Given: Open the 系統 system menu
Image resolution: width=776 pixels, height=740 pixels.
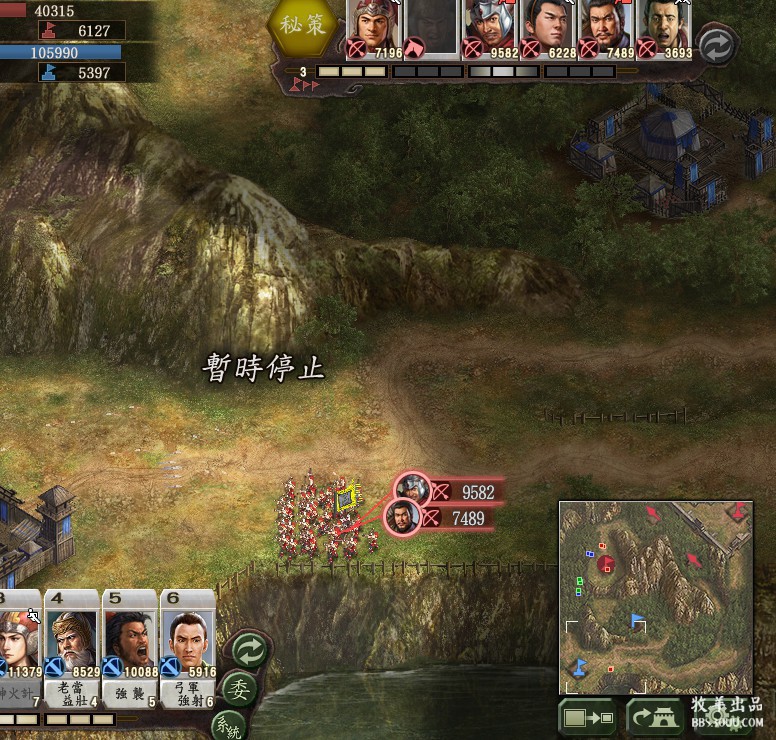Looking at the screenshot, I should click(x=227, y=726).
